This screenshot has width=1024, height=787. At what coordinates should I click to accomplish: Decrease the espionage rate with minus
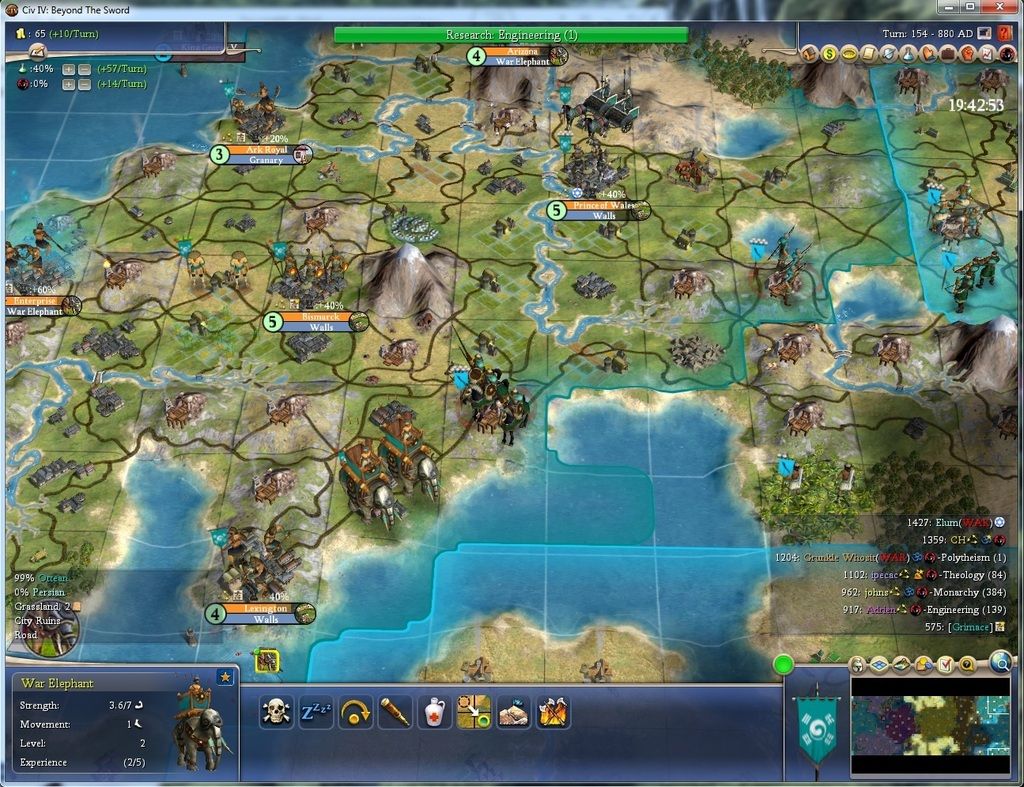(84, 84)
